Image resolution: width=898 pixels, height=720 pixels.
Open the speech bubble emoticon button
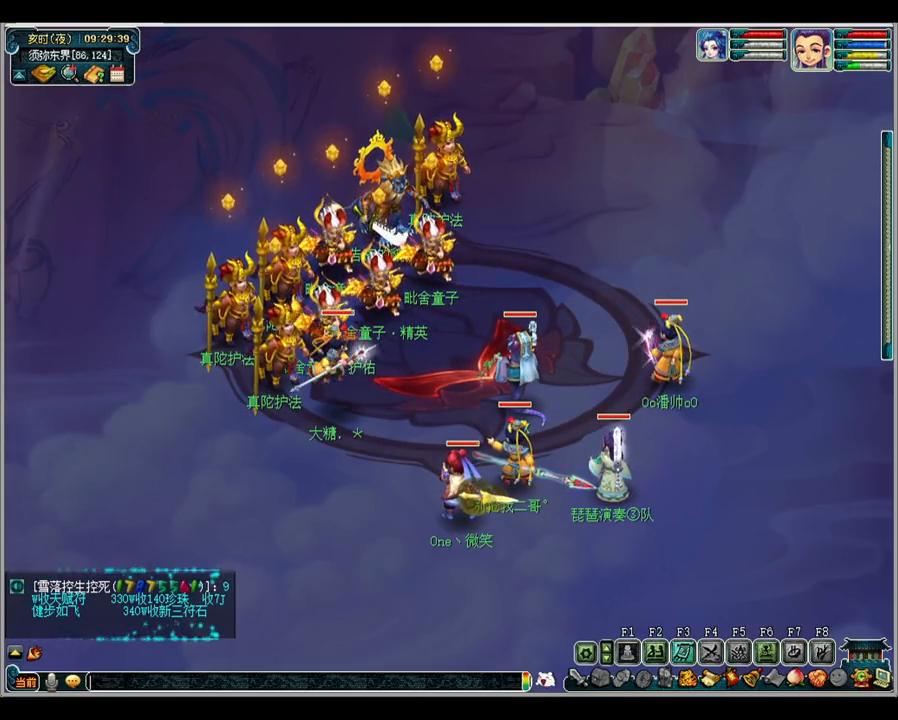click(x=72, y=682)
